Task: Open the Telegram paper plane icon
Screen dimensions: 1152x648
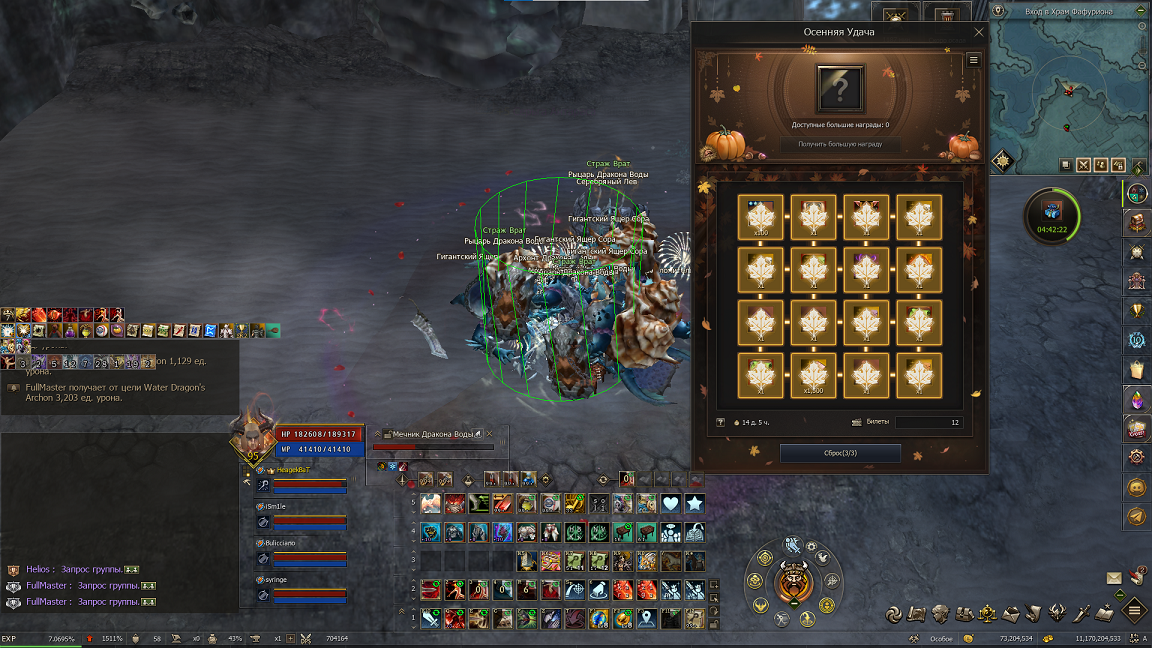Action: point(1136,516)
